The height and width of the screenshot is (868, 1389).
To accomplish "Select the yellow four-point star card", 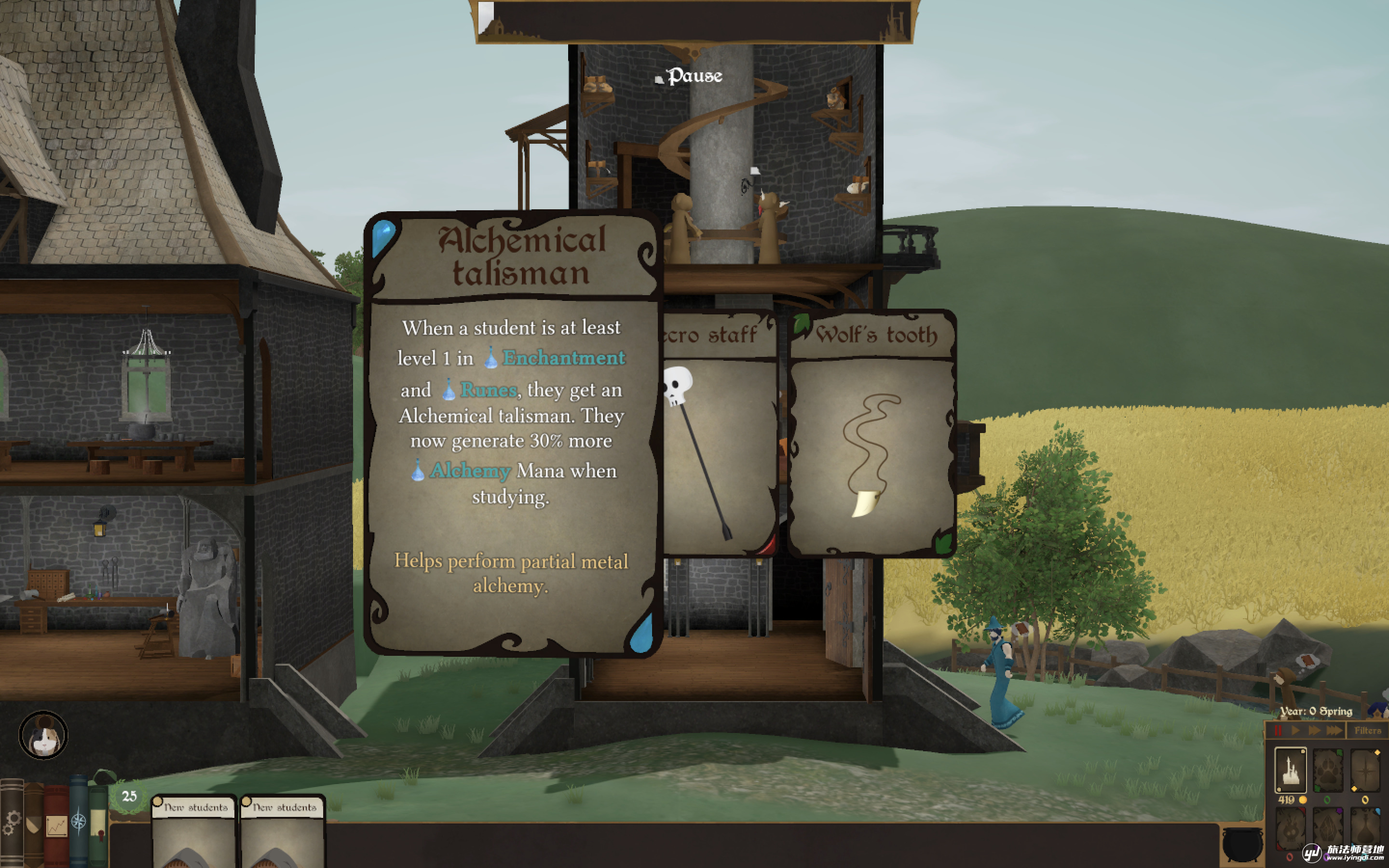I will pyautogui.click(x=1365, y=770).
